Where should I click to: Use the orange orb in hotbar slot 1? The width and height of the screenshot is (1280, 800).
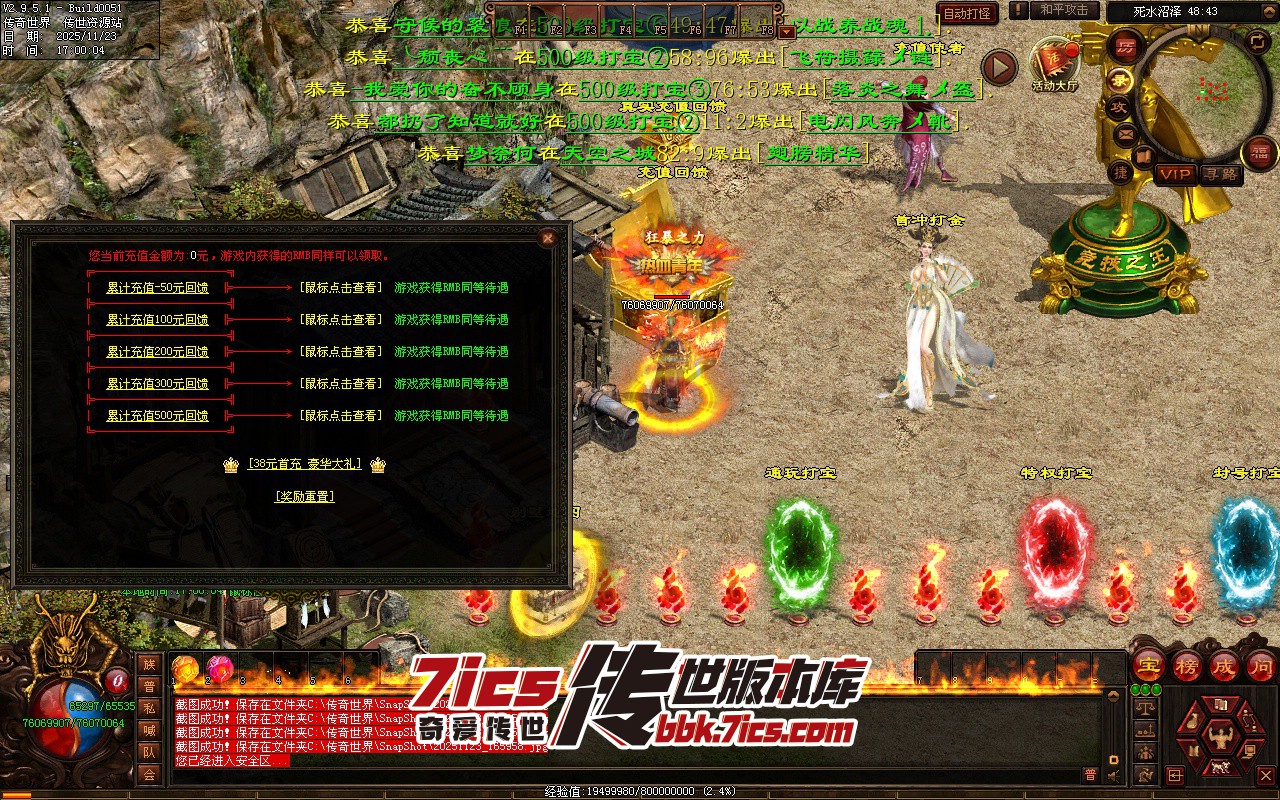[x=184, y=668]
